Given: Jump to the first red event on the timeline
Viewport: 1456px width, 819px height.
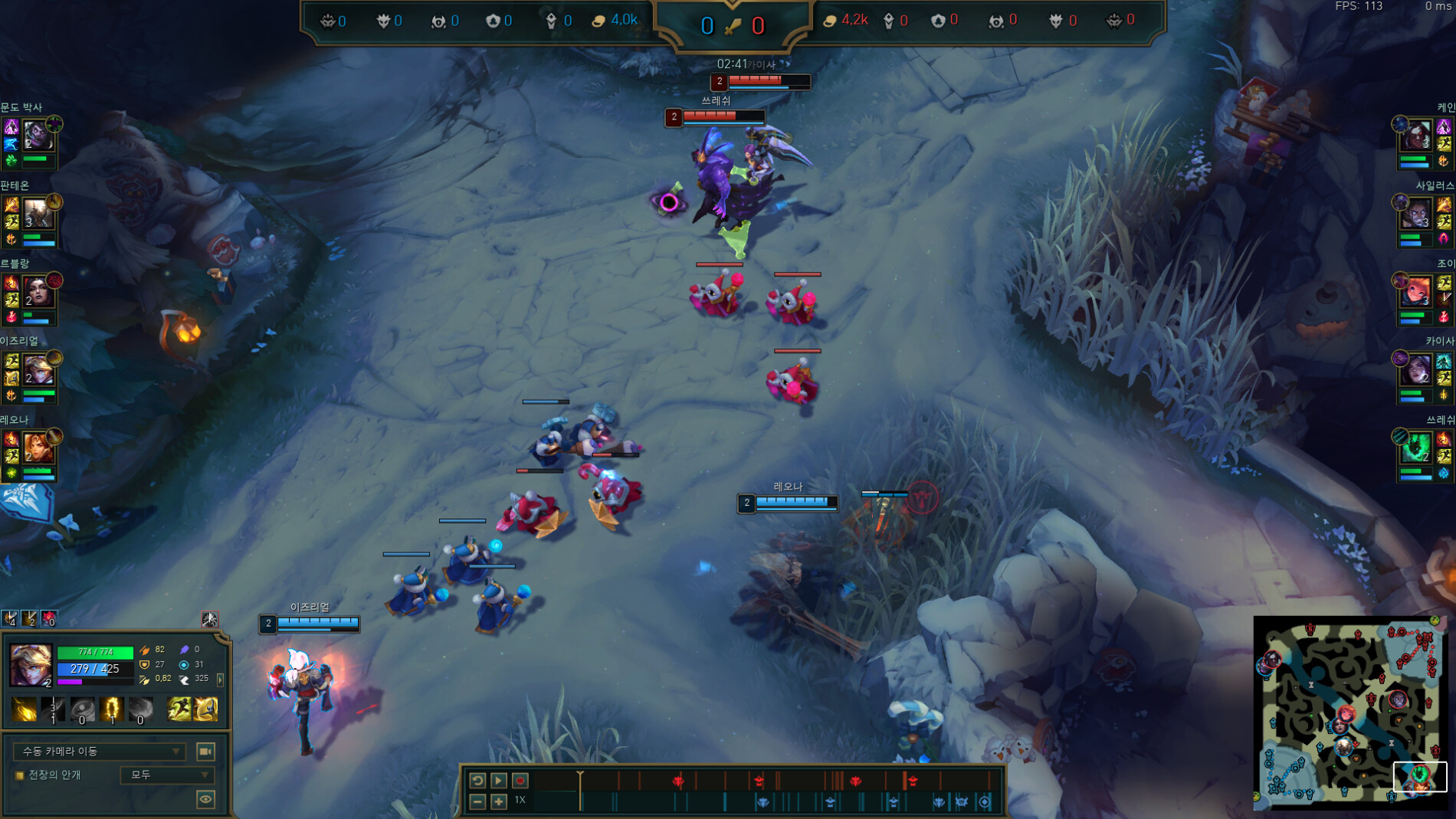Looking at the screenshot, I should (678, 781).
